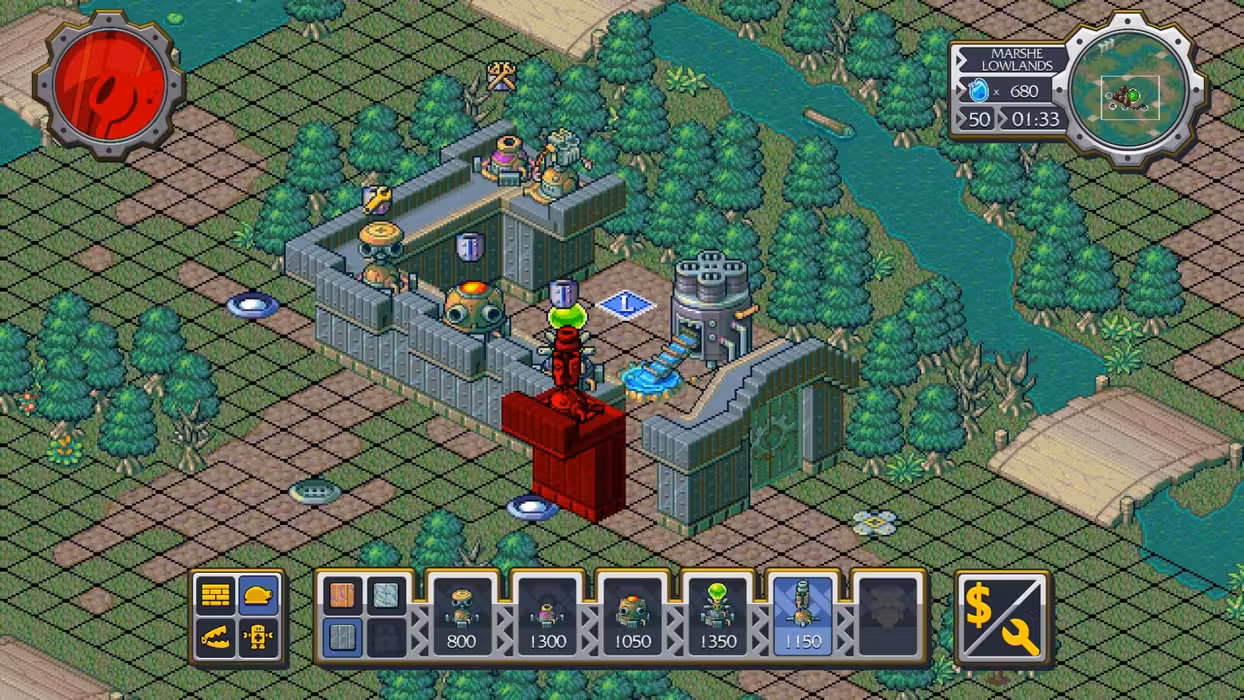This screenshot has height=700, width=1244.
Task: Pick the wooden wall material
Action: 343,596
